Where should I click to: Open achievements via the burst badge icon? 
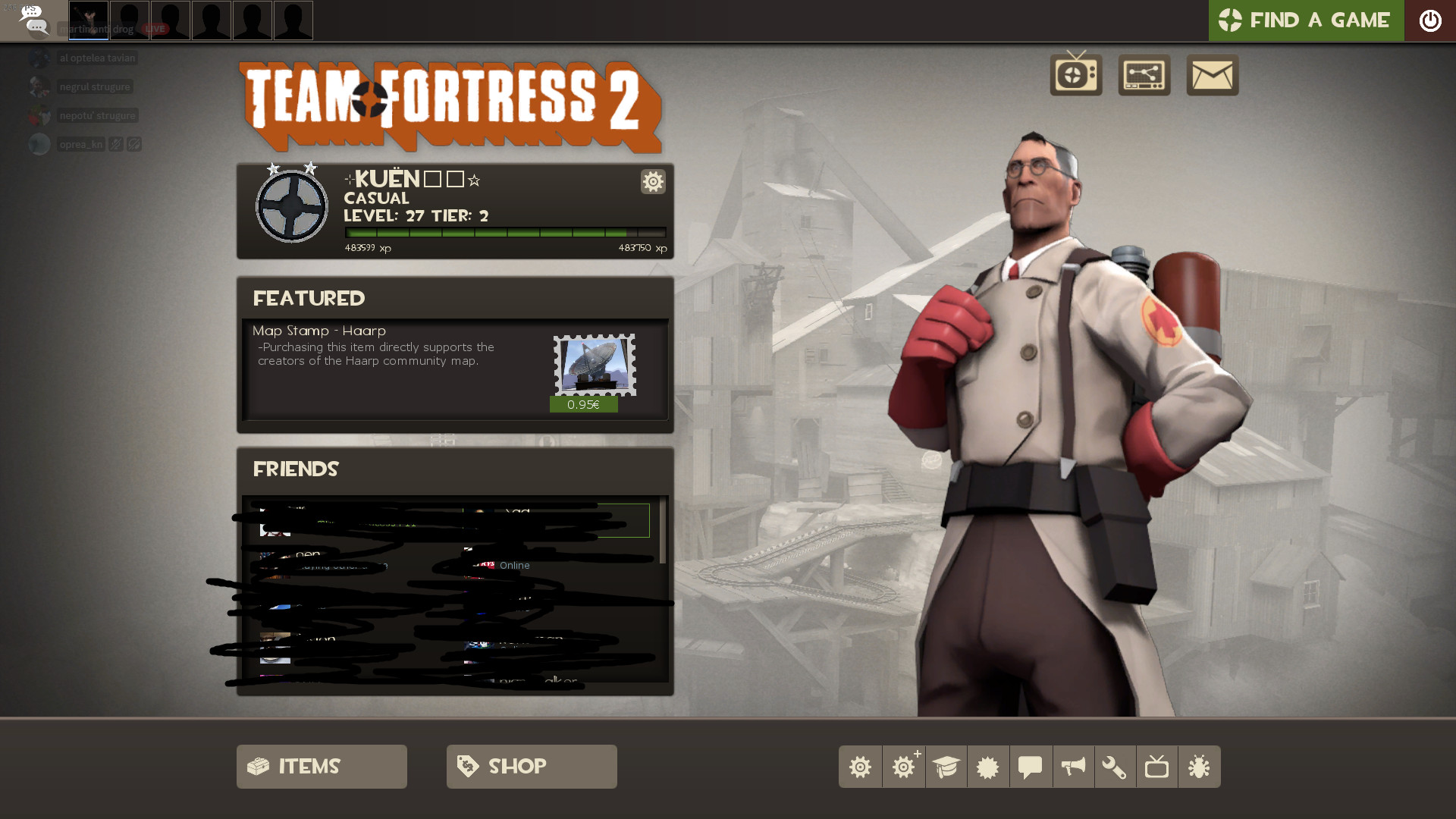988,767
